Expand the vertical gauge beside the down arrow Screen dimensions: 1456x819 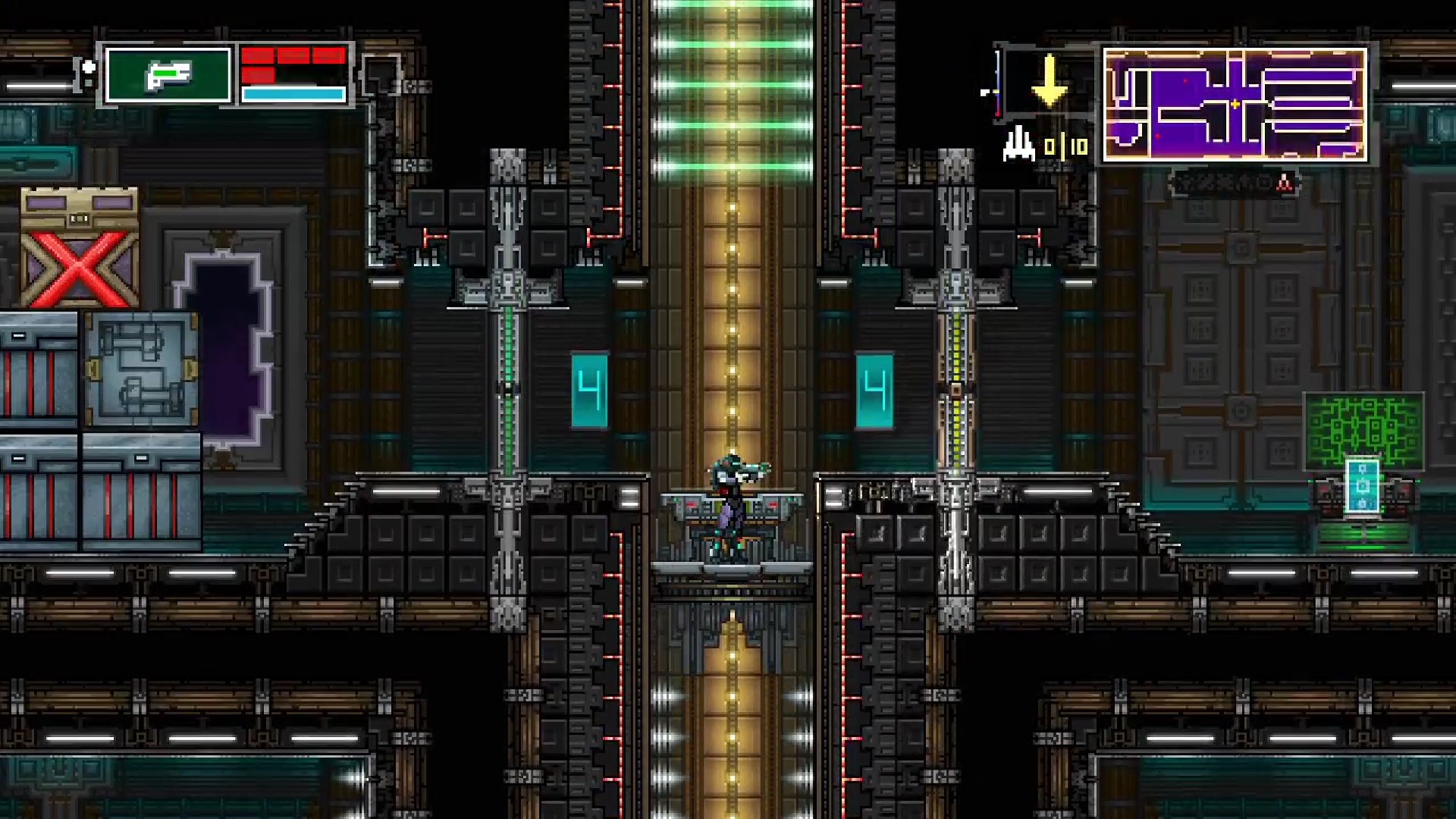[998, 83]
